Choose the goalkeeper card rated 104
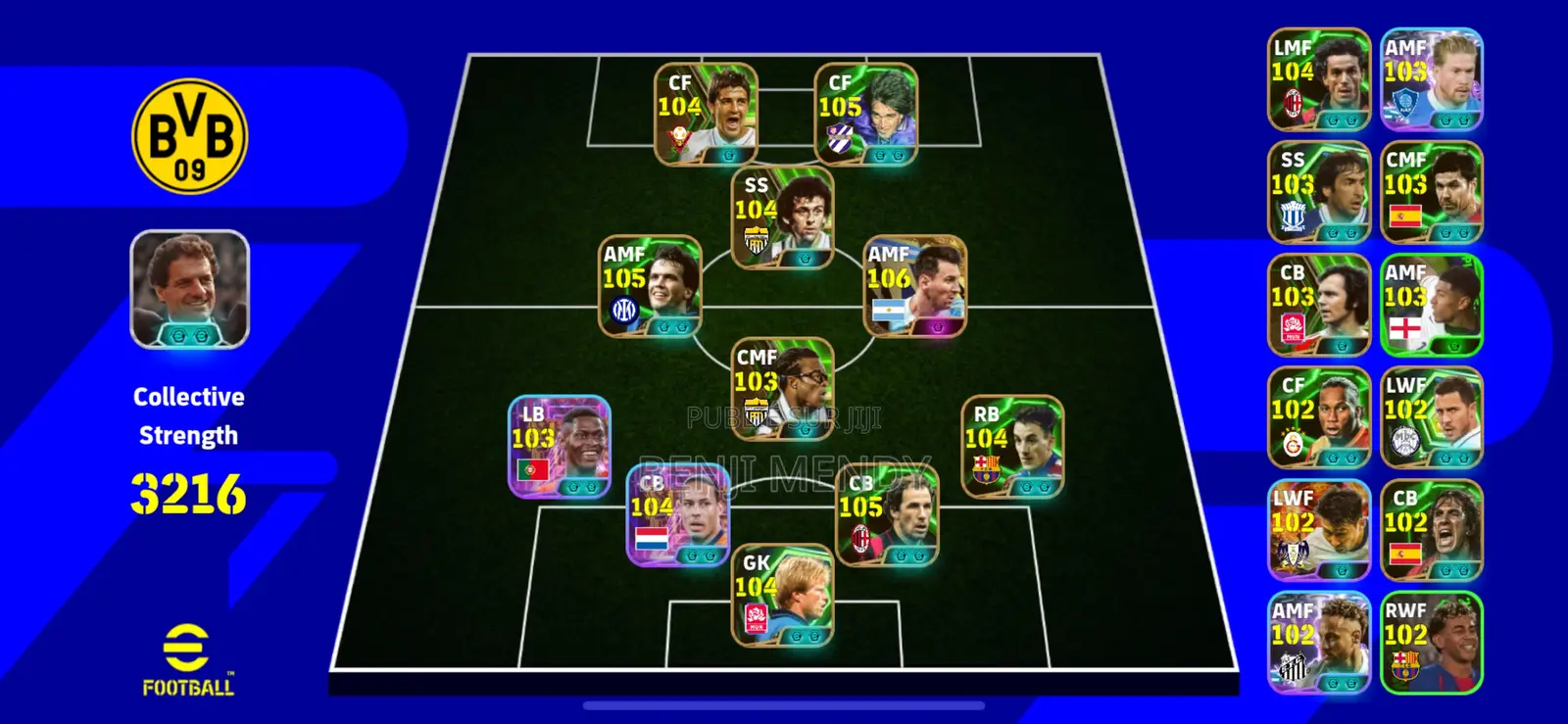The height and width of the screenshot is (724, 1568). click(782, 595)
